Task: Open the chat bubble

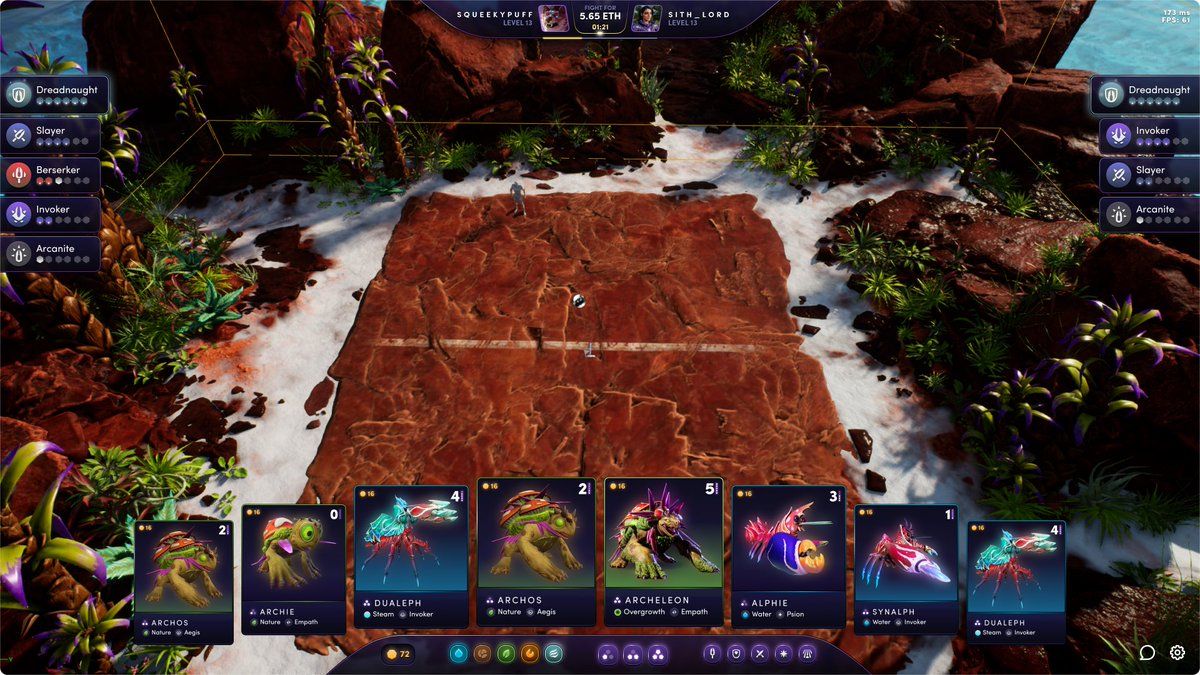Action: [x=1147, y=653]
